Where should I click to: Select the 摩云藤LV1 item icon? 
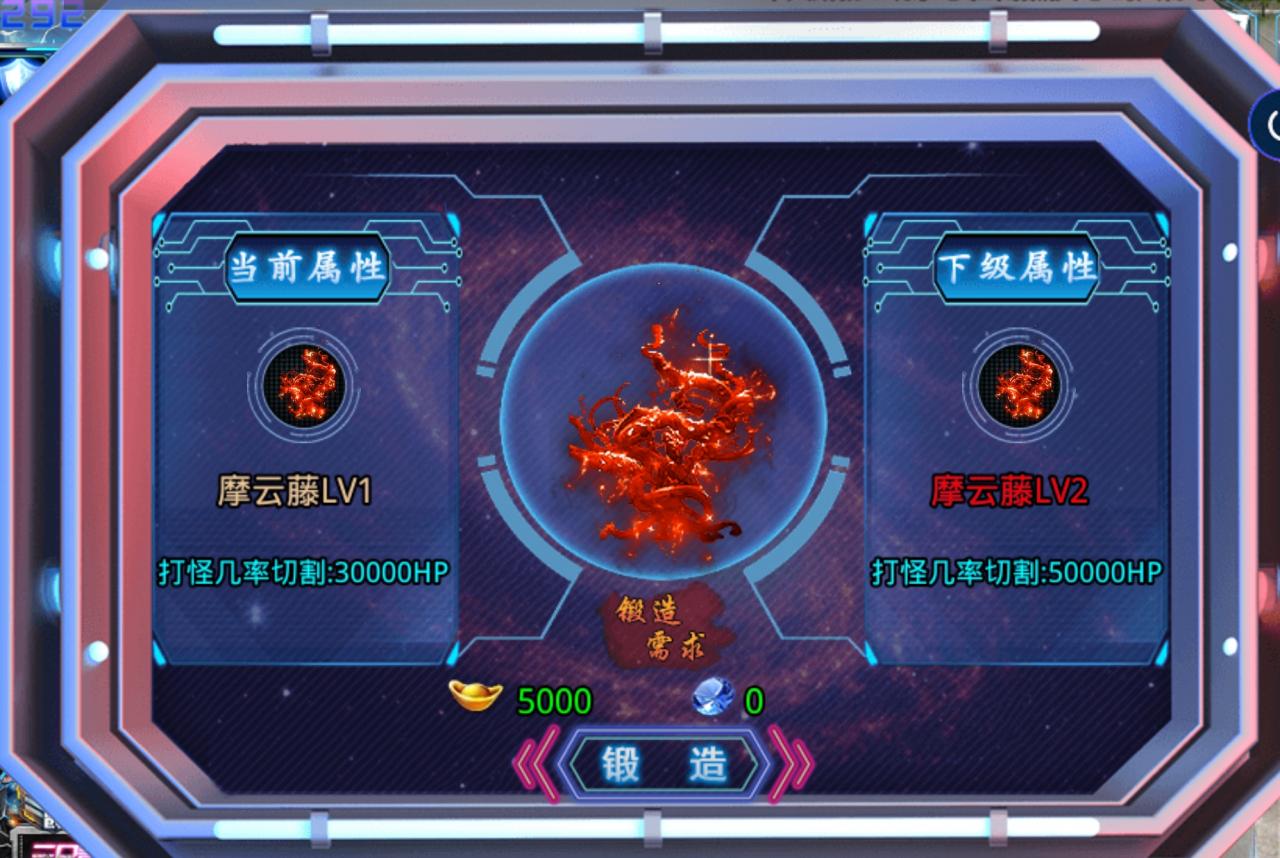pos(303,390)
